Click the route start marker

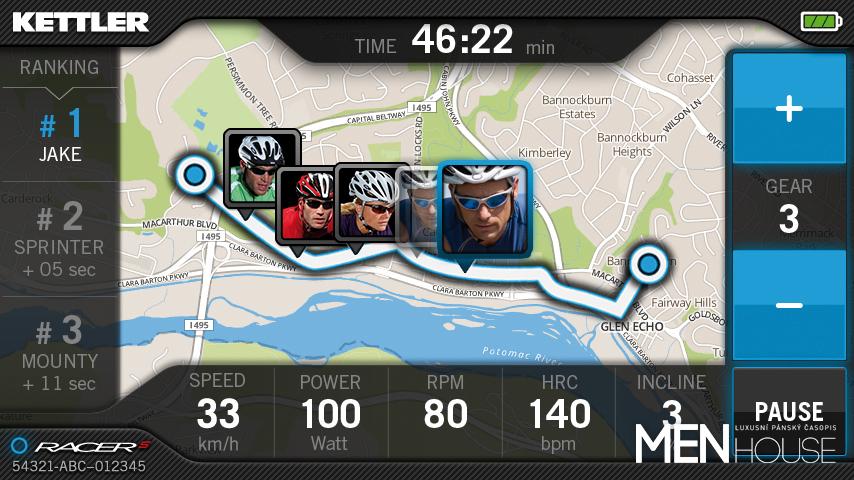click(194, 177)
